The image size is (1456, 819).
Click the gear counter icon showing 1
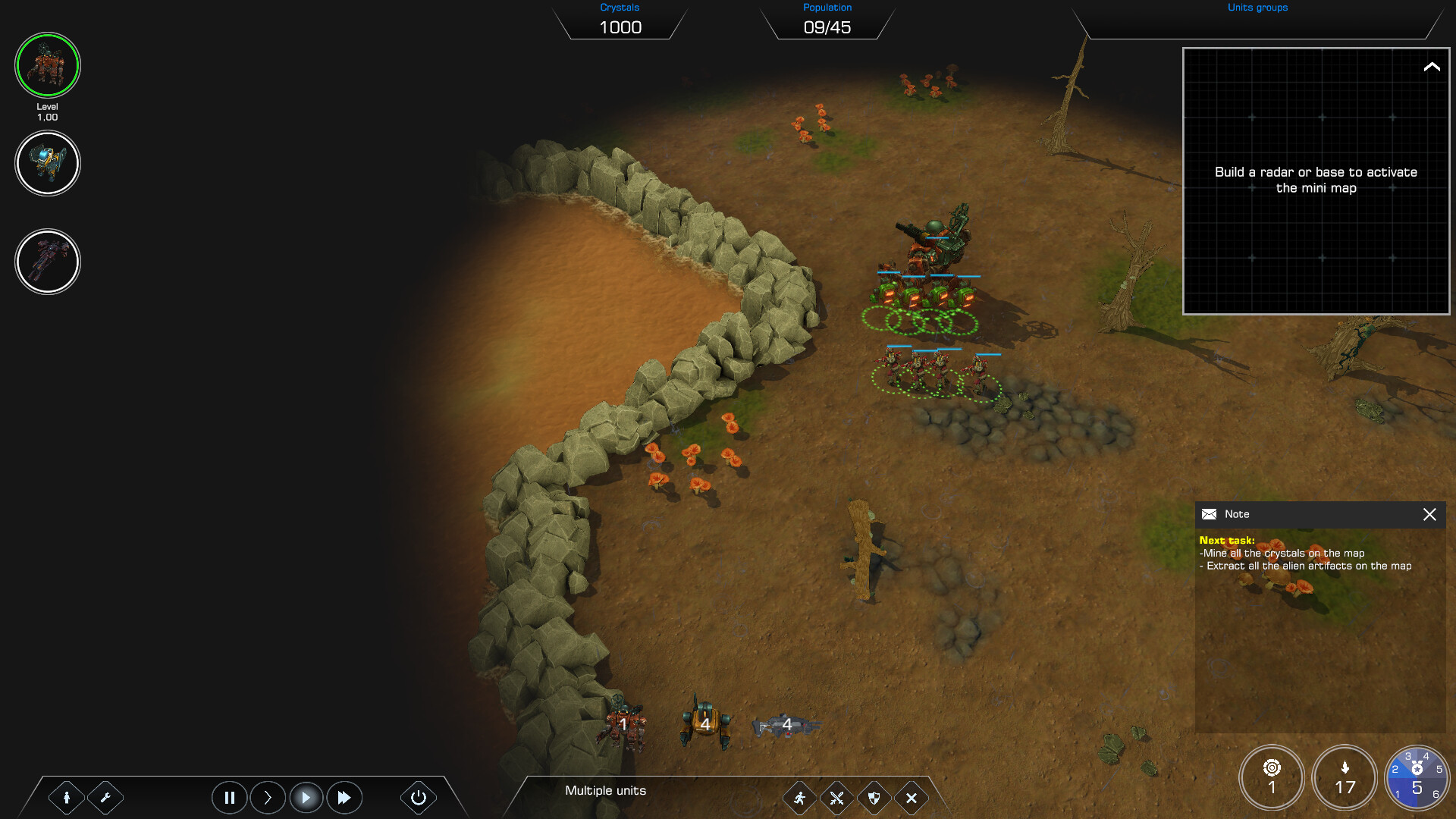coord(1271,777)
